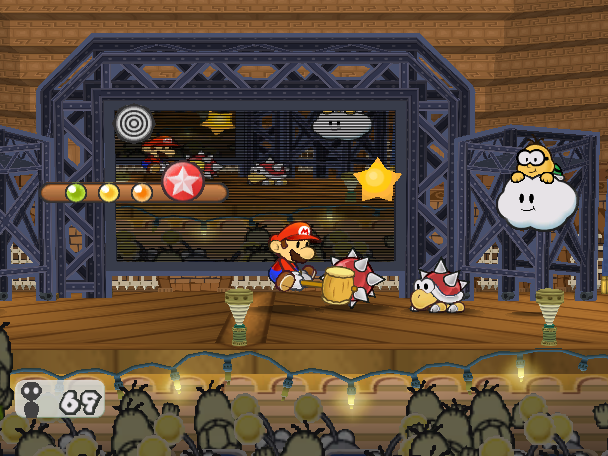Click the red star action command light
Viewport: 608px width, 456px height.
click(183, 181)
